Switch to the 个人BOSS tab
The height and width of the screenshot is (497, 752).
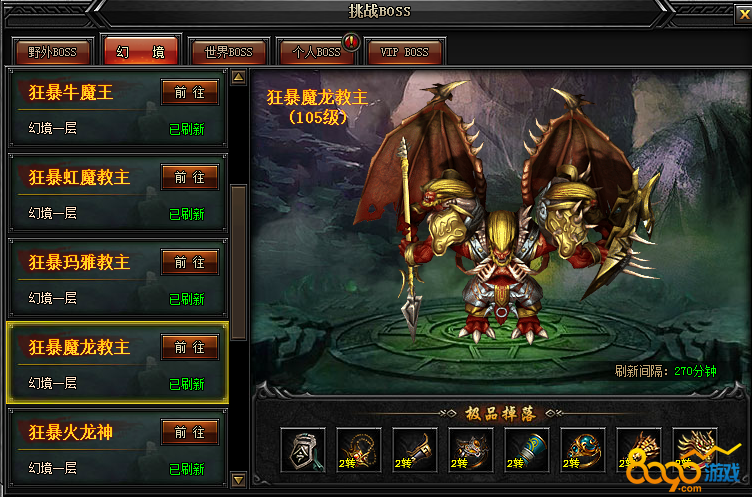(316, 51)
